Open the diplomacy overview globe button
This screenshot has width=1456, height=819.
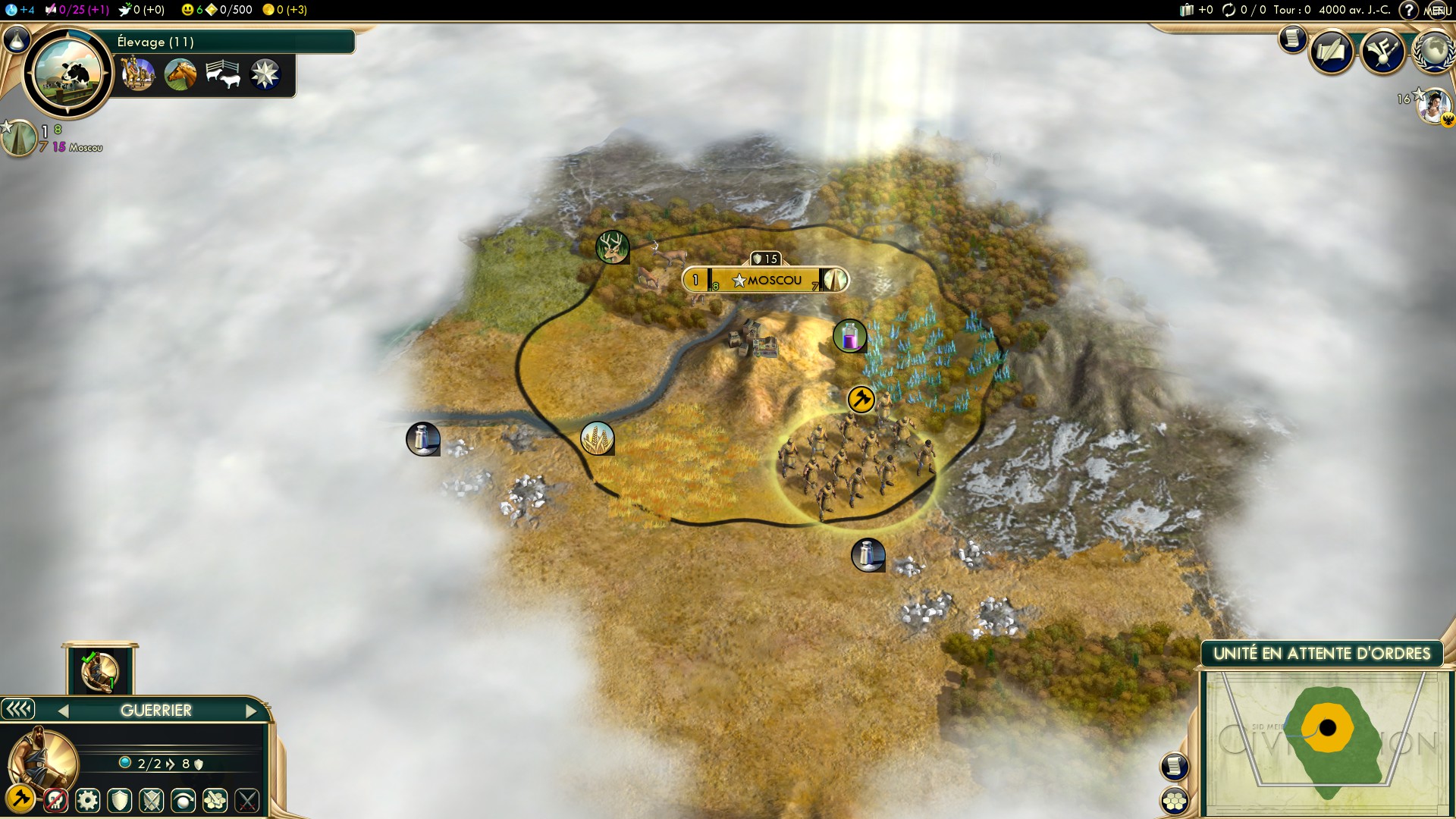click(1432, 52)
